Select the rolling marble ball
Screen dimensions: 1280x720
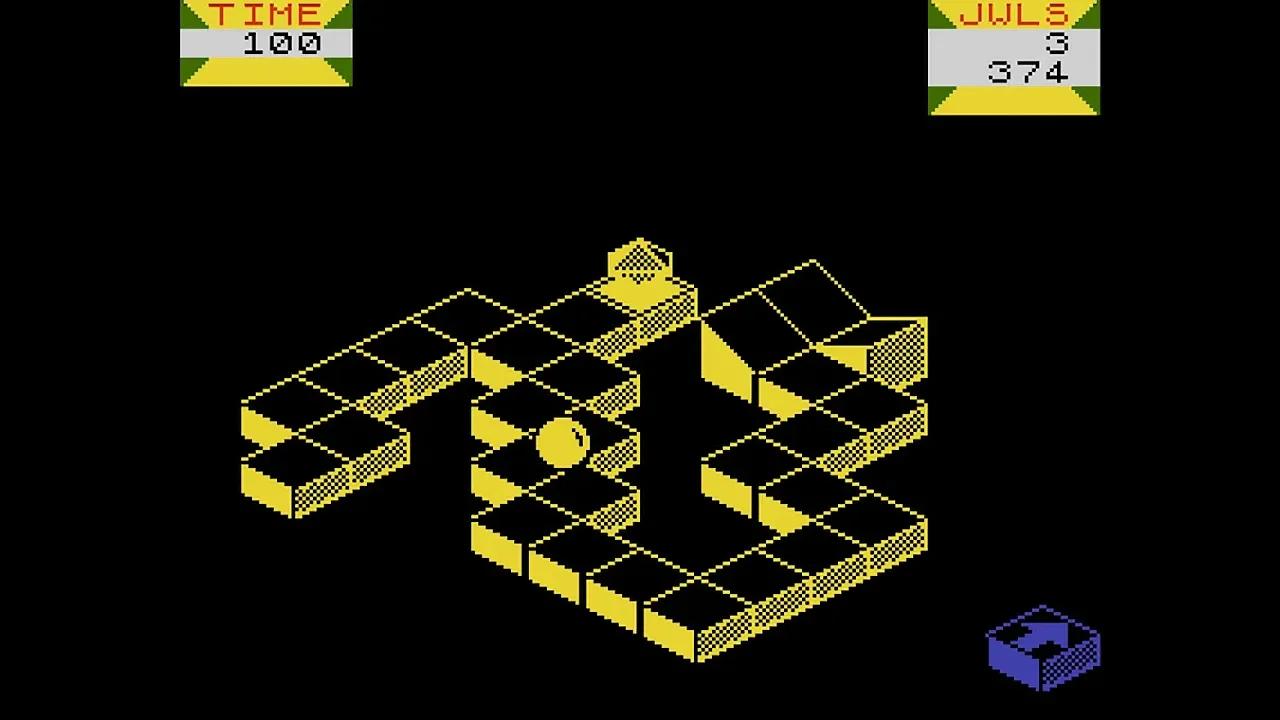(x=563, y=440)
